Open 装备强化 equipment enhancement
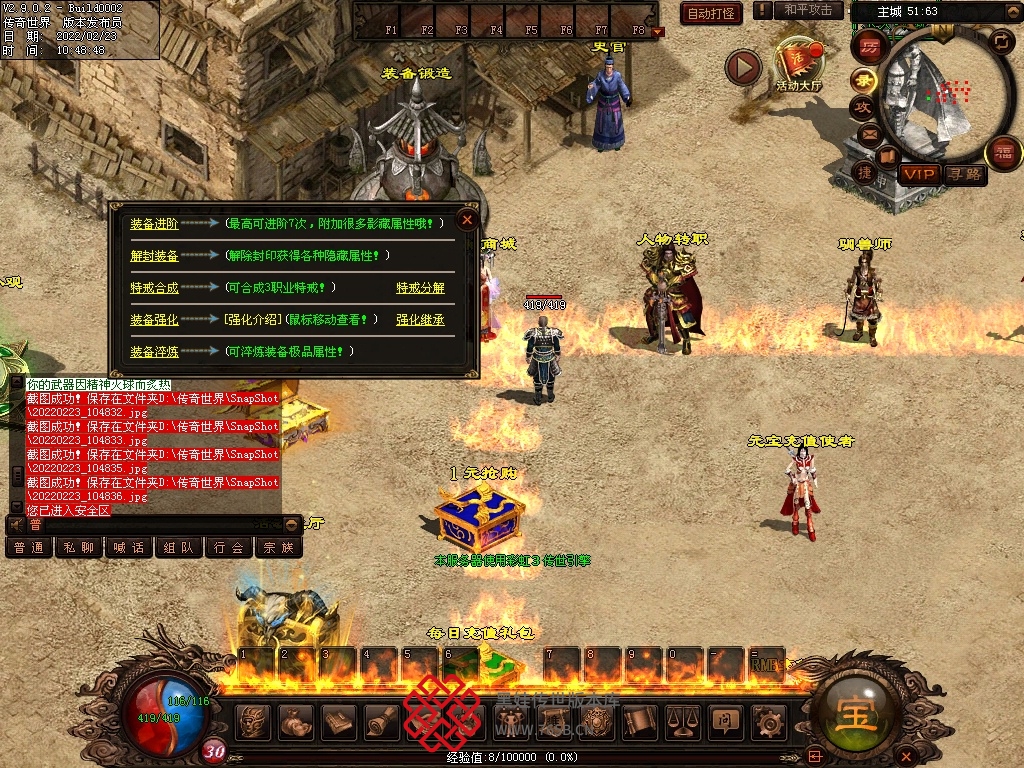This screenshot has height=768, width=1024. coord(154,320)
